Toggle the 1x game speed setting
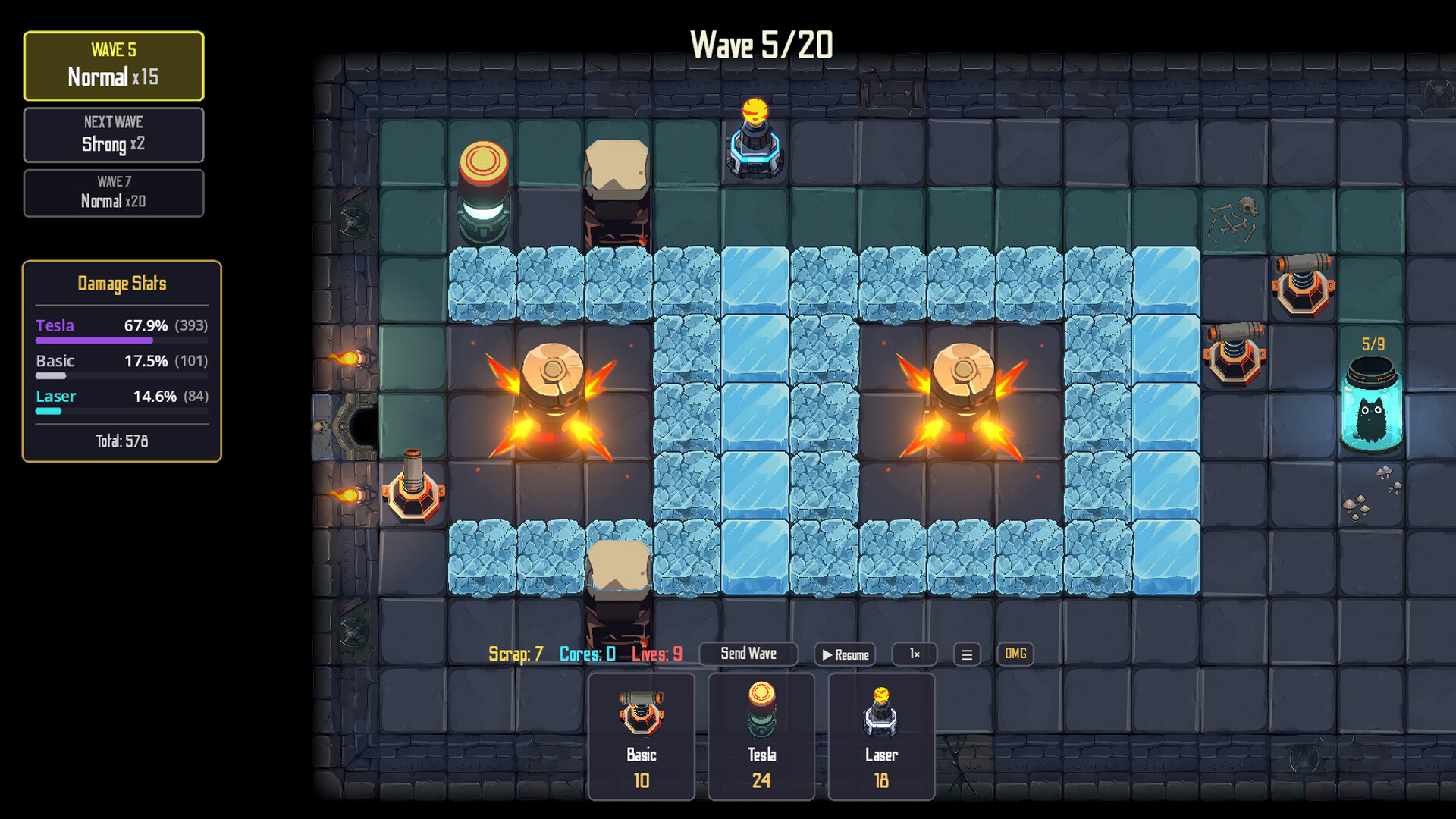 914,654
